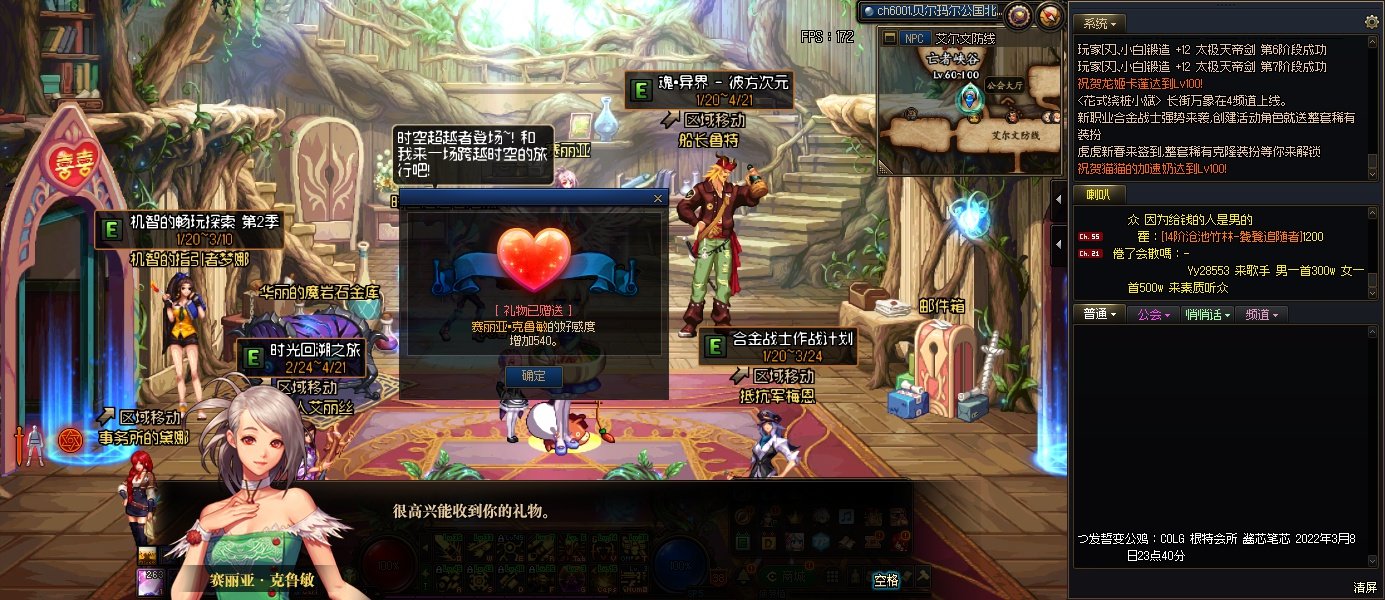The image size is (1385, 600).
Task: Click the round compass icon above minimap
Action: tap(1018, 14)
